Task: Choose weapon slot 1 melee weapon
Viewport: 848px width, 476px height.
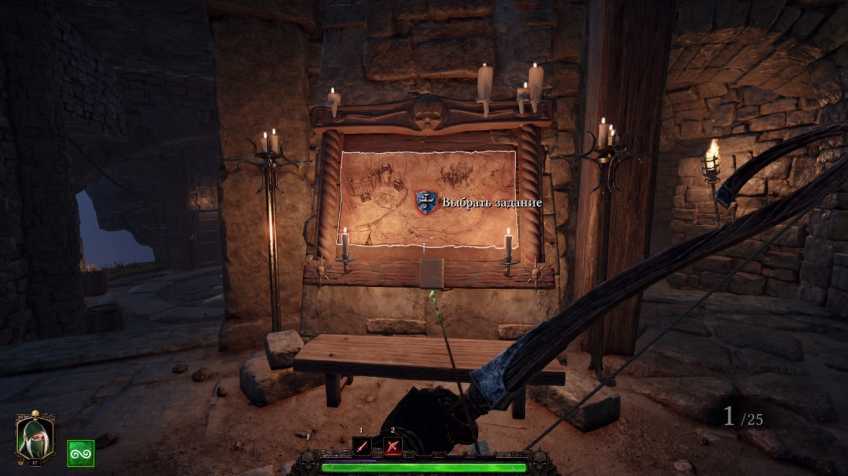Action: (361, 447)
